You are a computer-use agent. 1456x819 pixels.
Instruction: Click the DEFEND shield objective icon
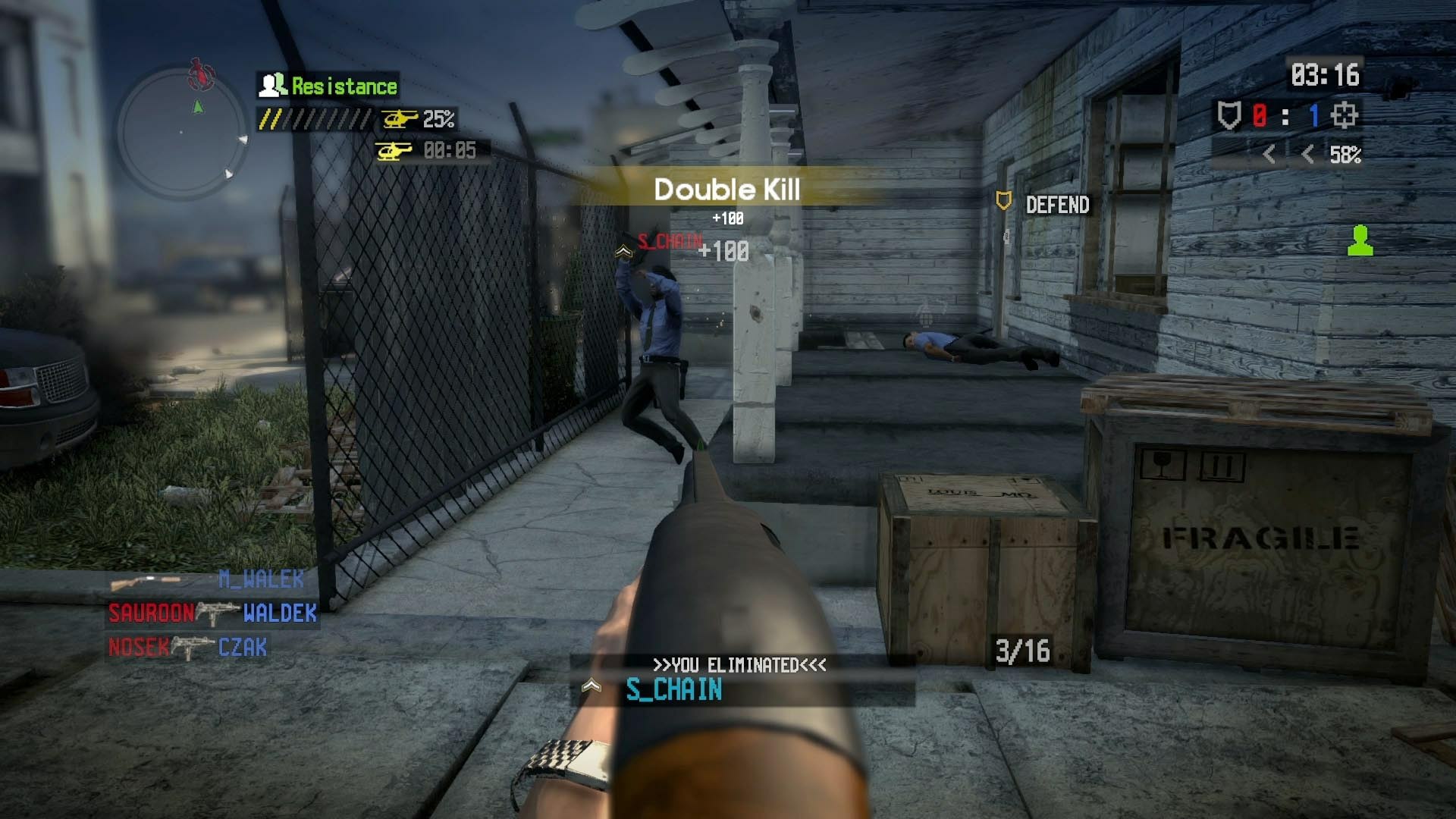click(1003, 202)
